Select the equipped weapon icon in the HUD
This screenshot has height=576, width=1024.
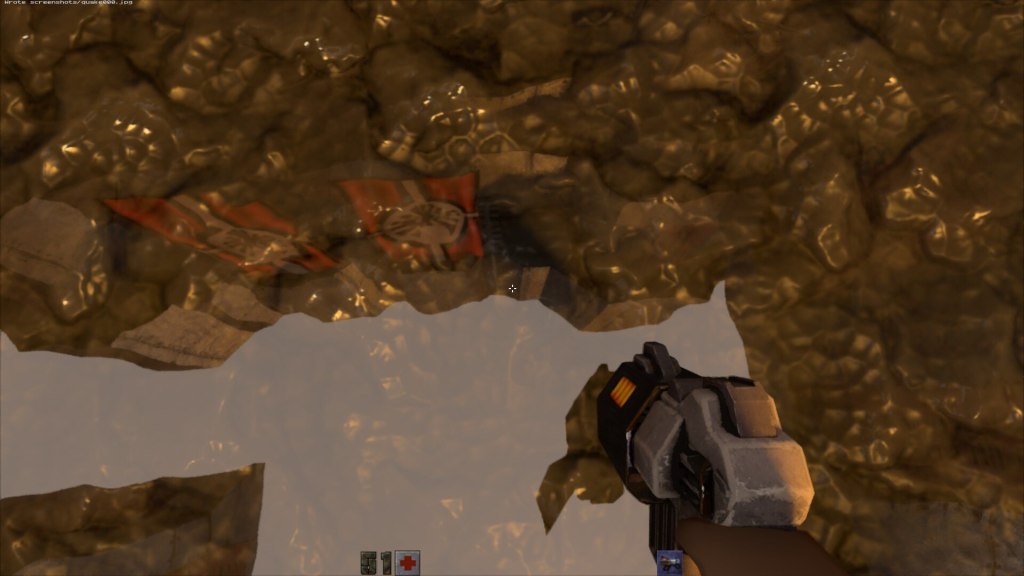pyautogui.click(x=669, y=563)
